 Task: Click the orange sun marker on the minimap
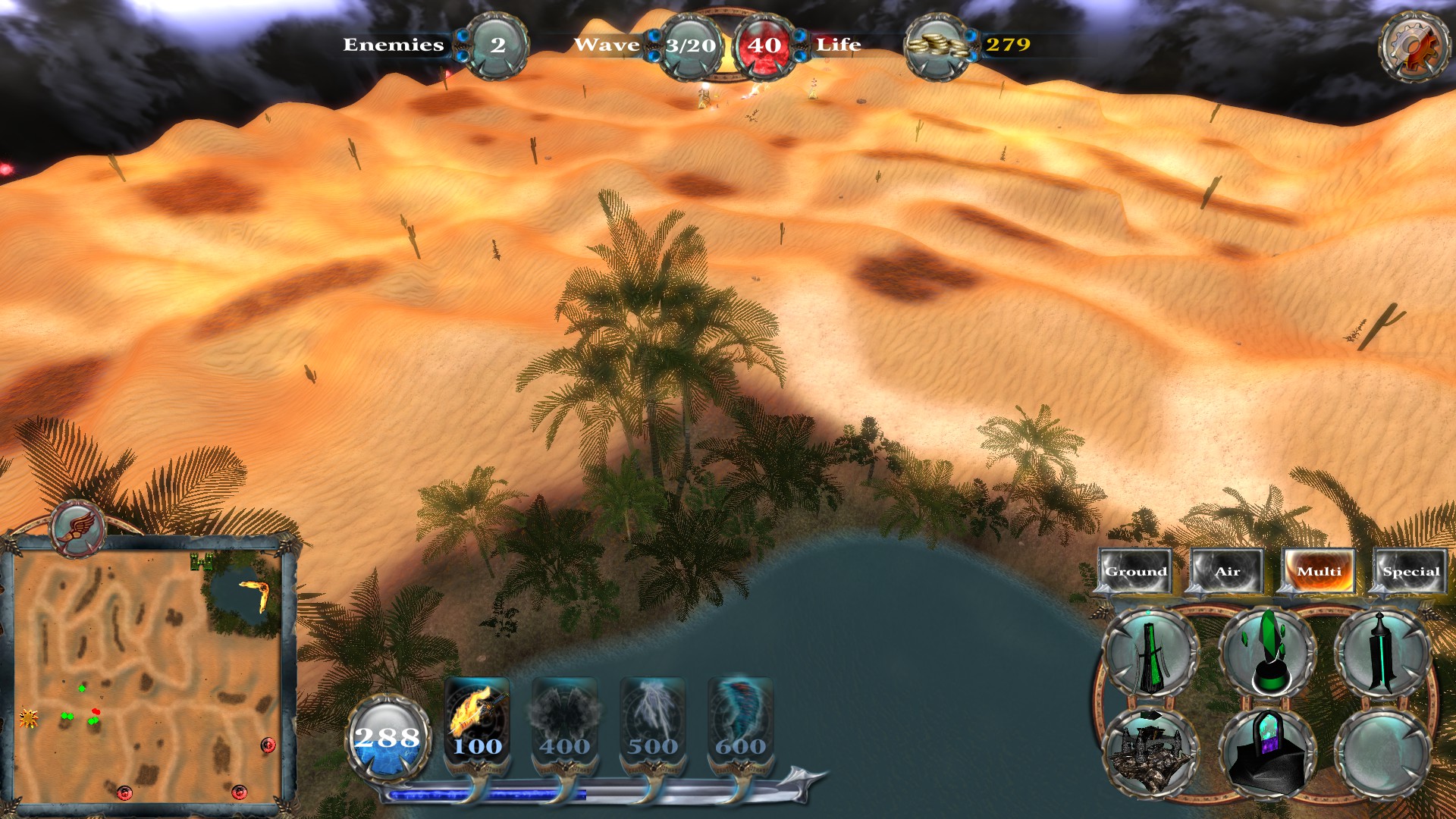[29, 717]
